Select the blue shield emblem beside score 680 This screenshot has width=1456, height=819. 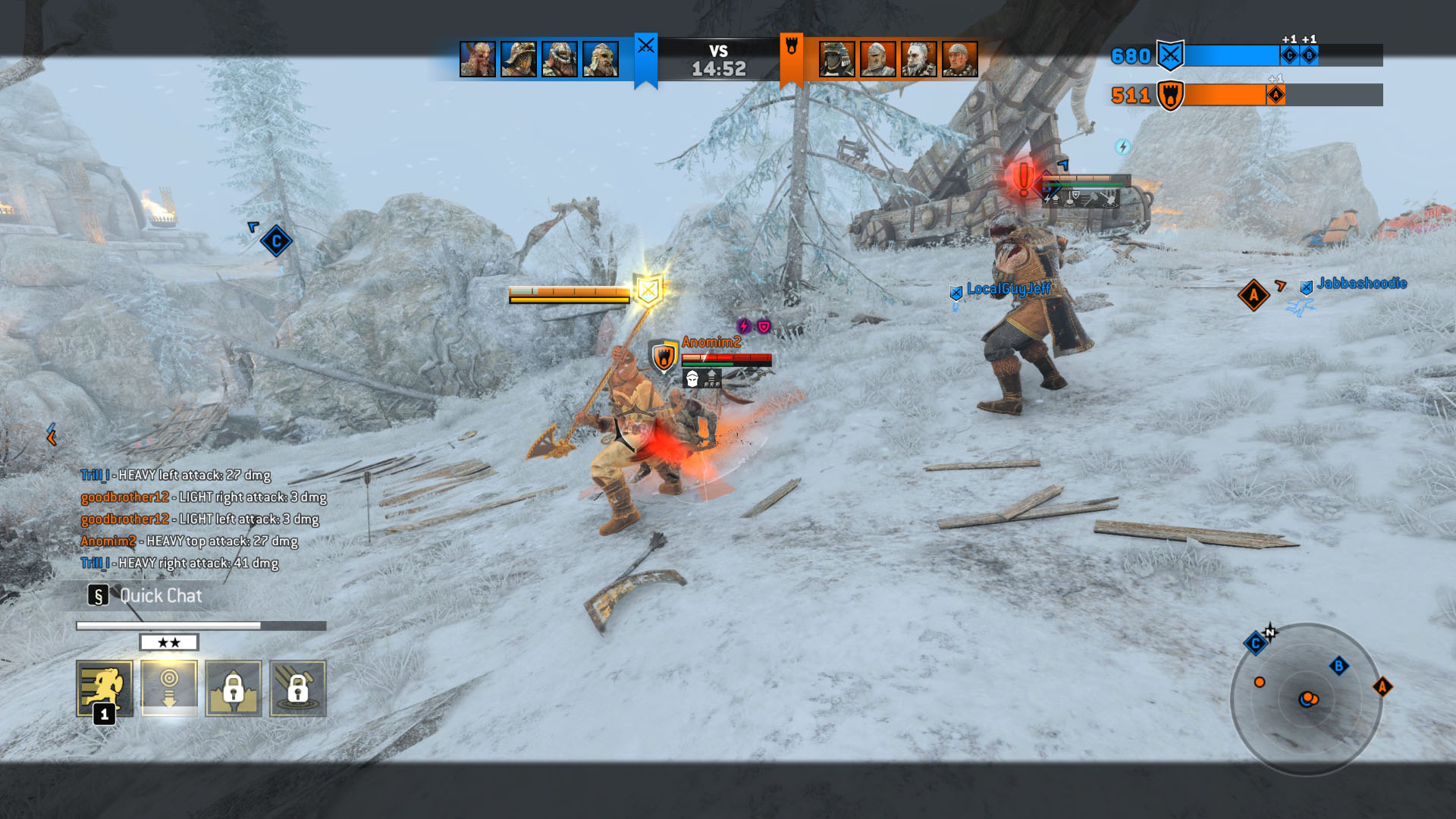point(1170,55)
